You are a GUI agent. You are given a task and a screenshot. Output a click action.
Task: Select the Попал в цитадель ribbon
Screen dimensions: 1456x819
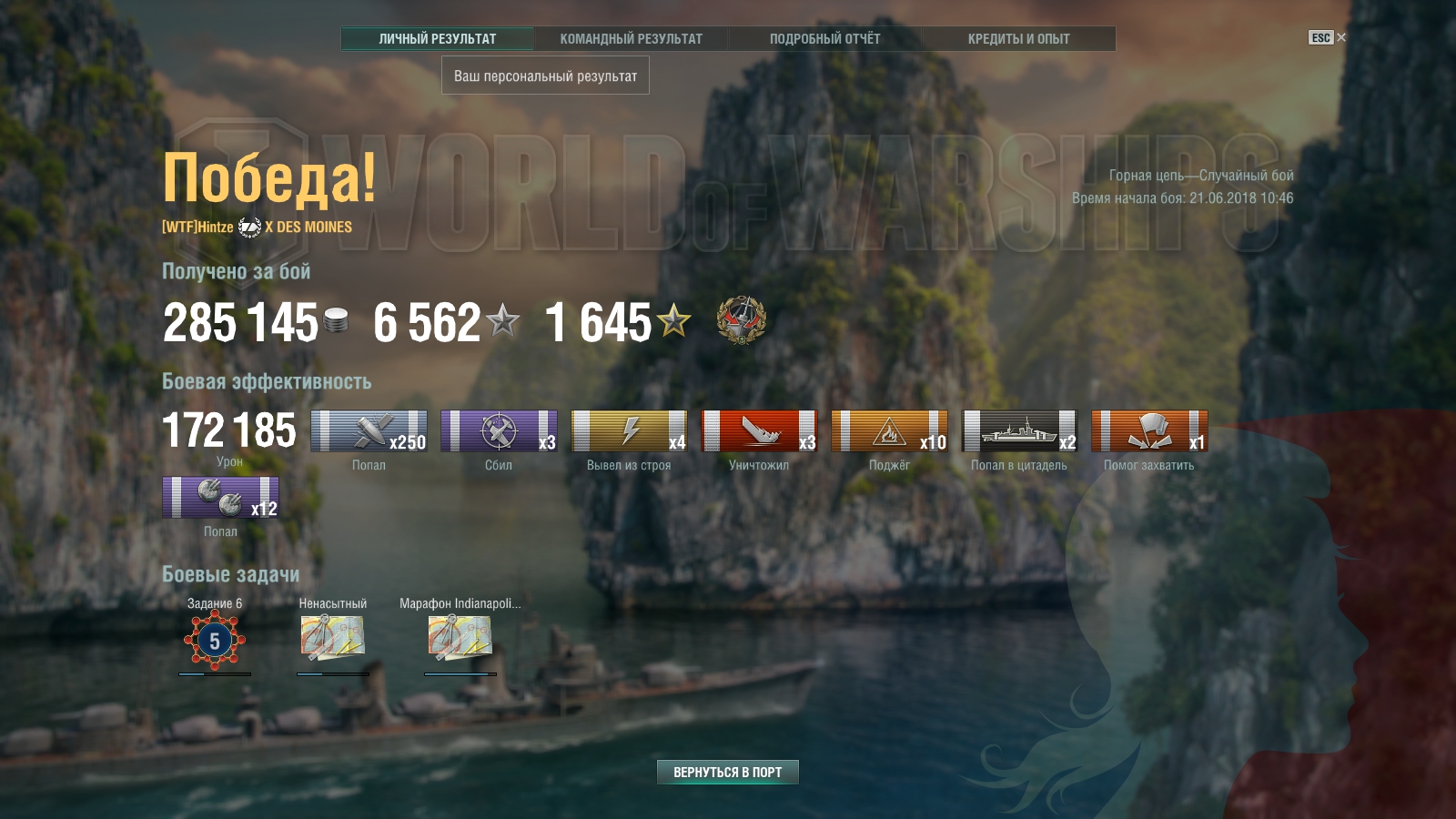1019,430
